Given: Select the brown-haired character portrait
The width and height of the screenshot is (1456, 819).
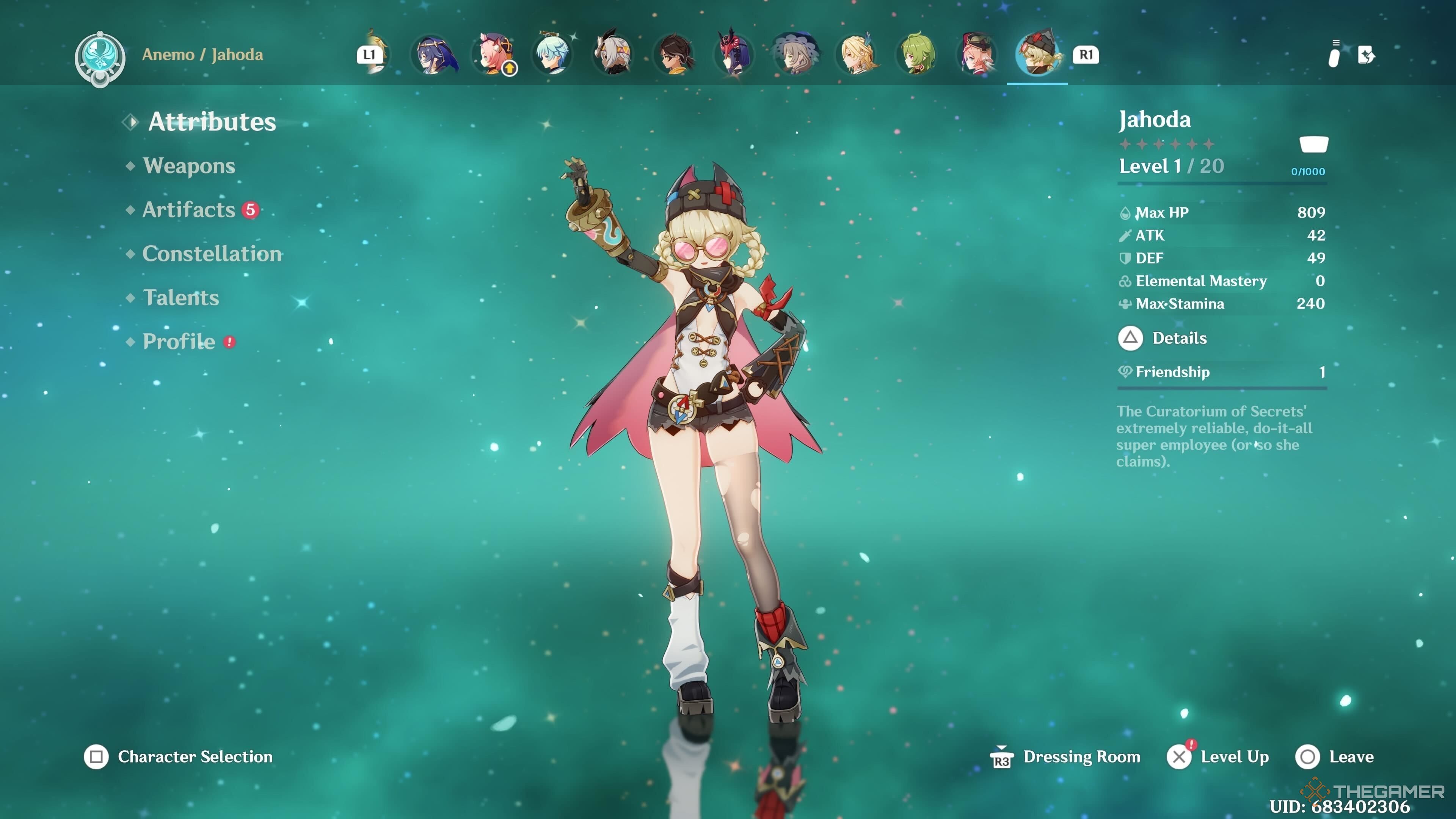Looking at the screenshot, I should [675, 55].
